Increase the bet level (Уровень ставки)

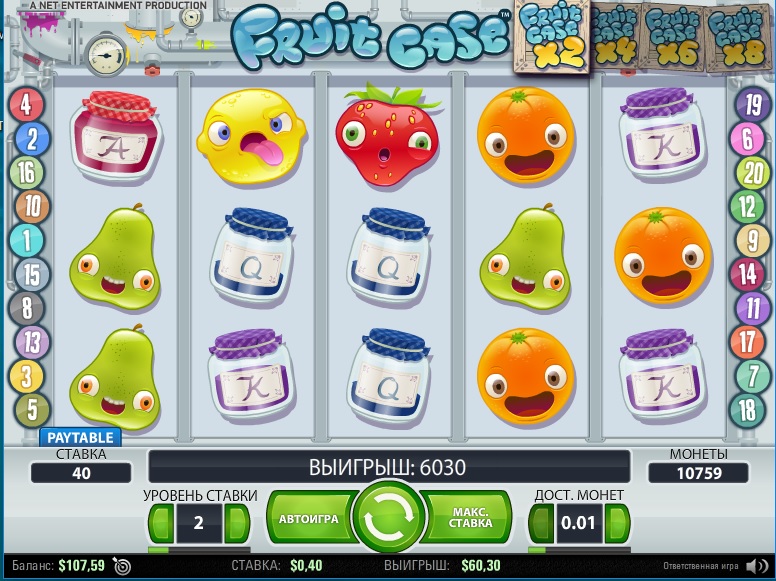pos(237,523)
